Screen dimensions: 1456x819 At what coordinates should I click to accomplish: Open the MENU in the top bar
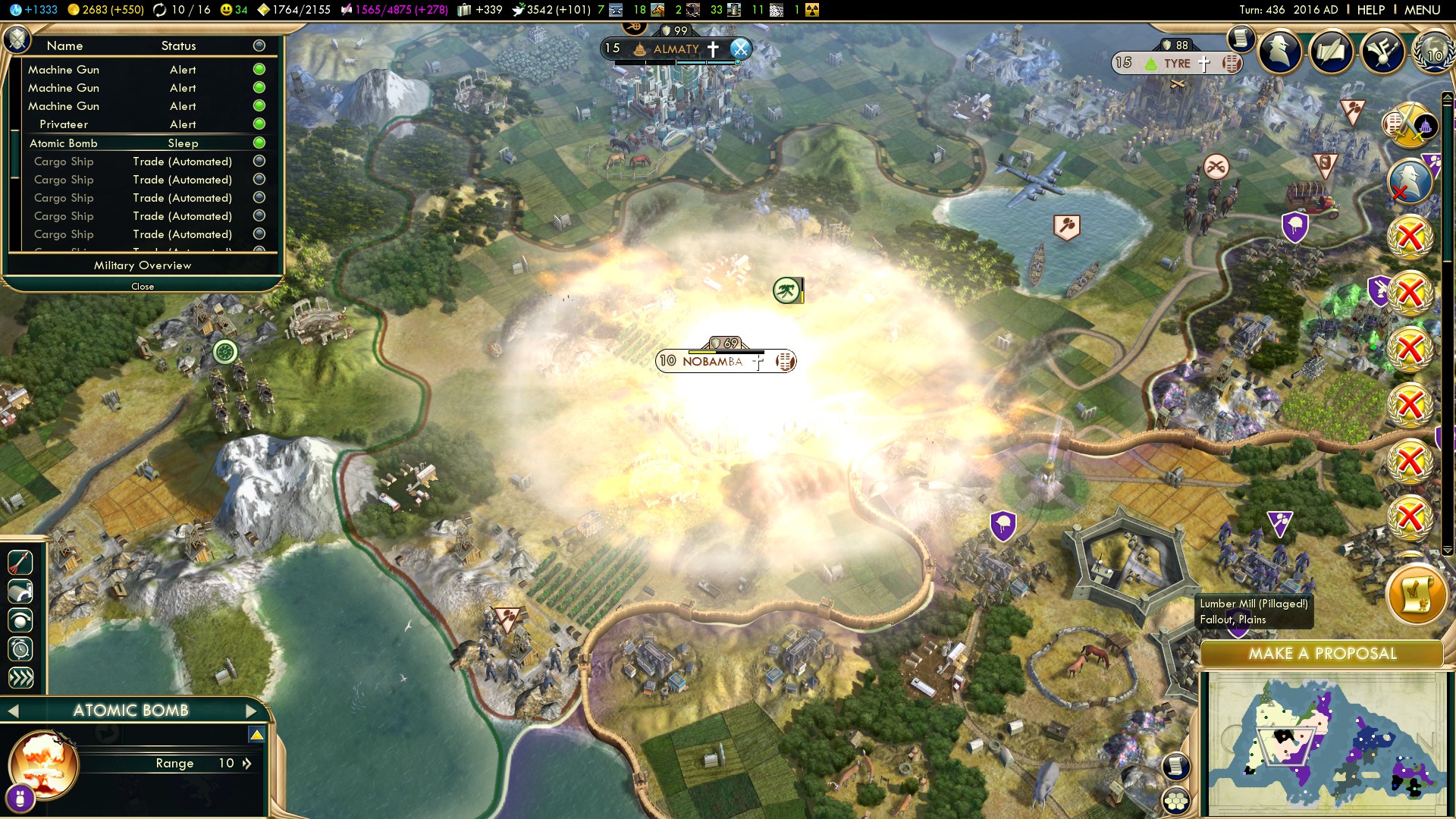coord(1422,10)
